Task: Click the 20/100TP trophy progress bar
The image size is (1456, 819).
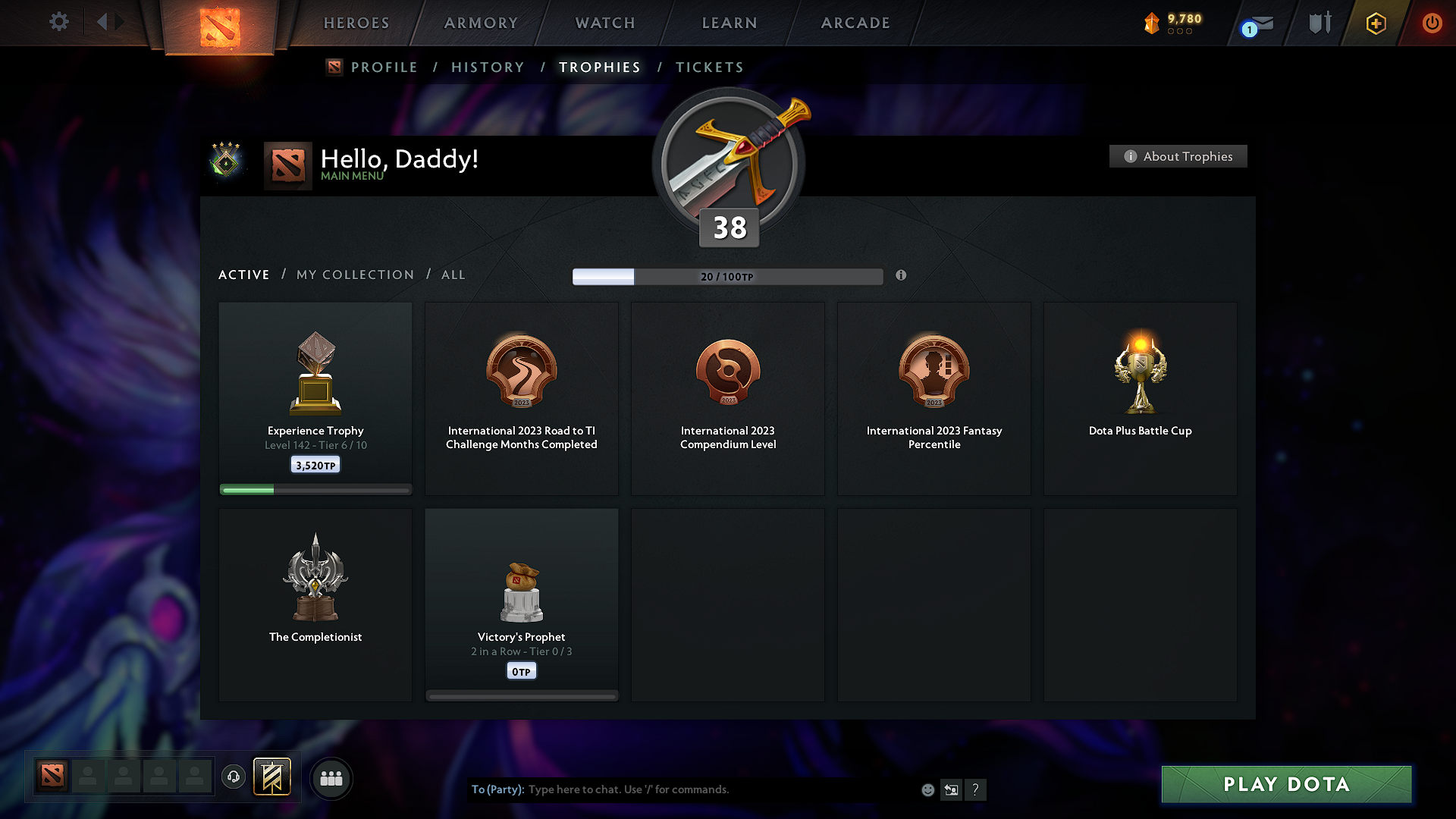Action: pyautogui.click(x=728, y=277)
